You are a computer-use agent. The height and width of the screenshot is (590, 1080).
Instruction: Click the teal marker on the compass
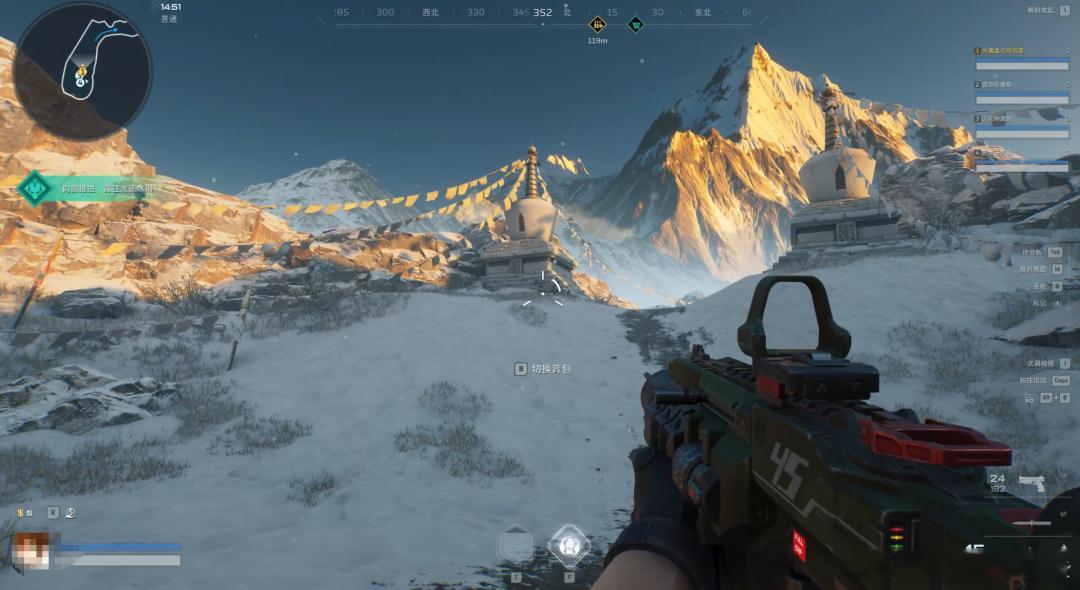635,25
